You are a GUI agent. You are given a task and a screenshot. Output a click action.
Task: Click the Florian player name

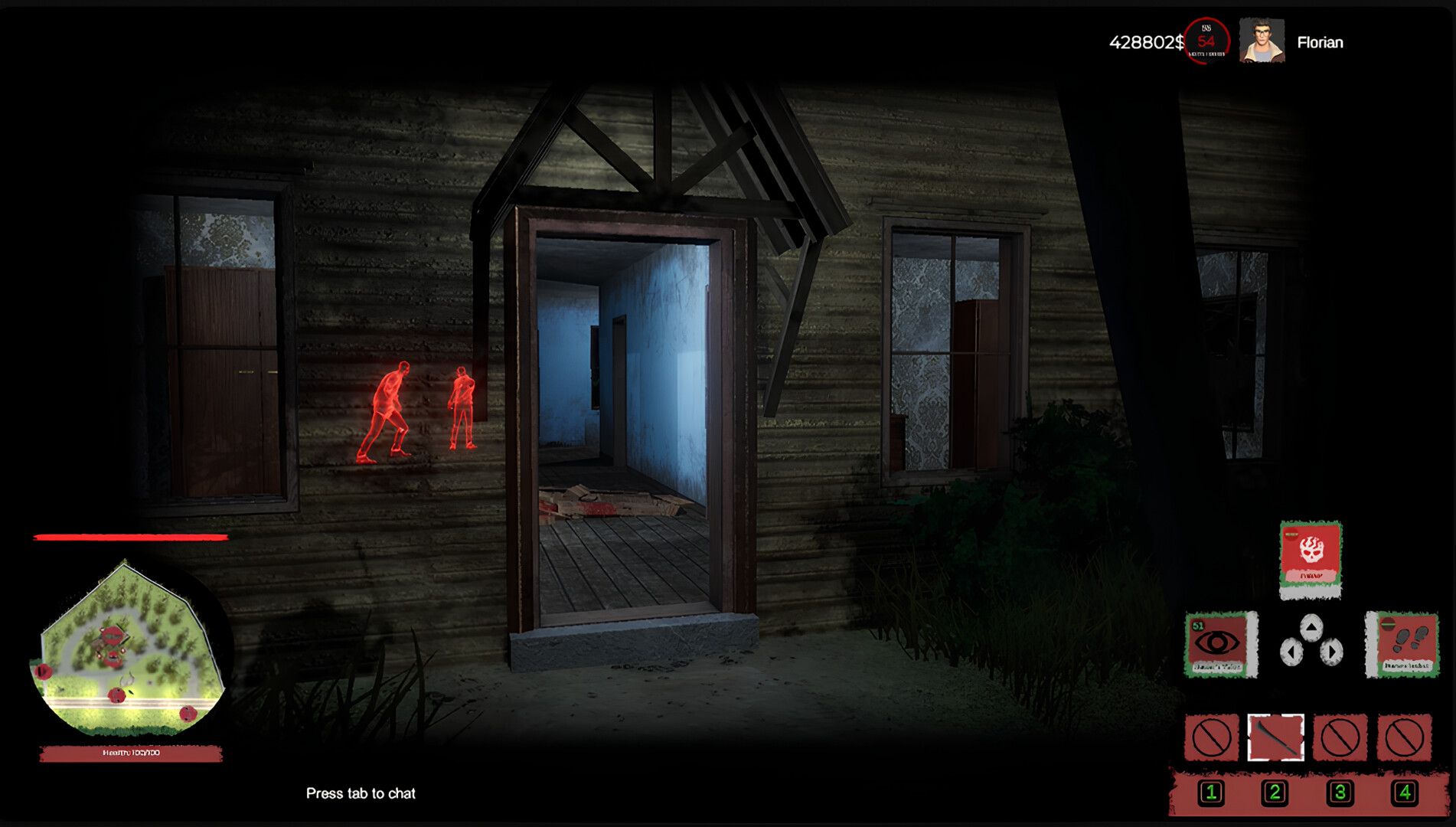coord(1320,43)
